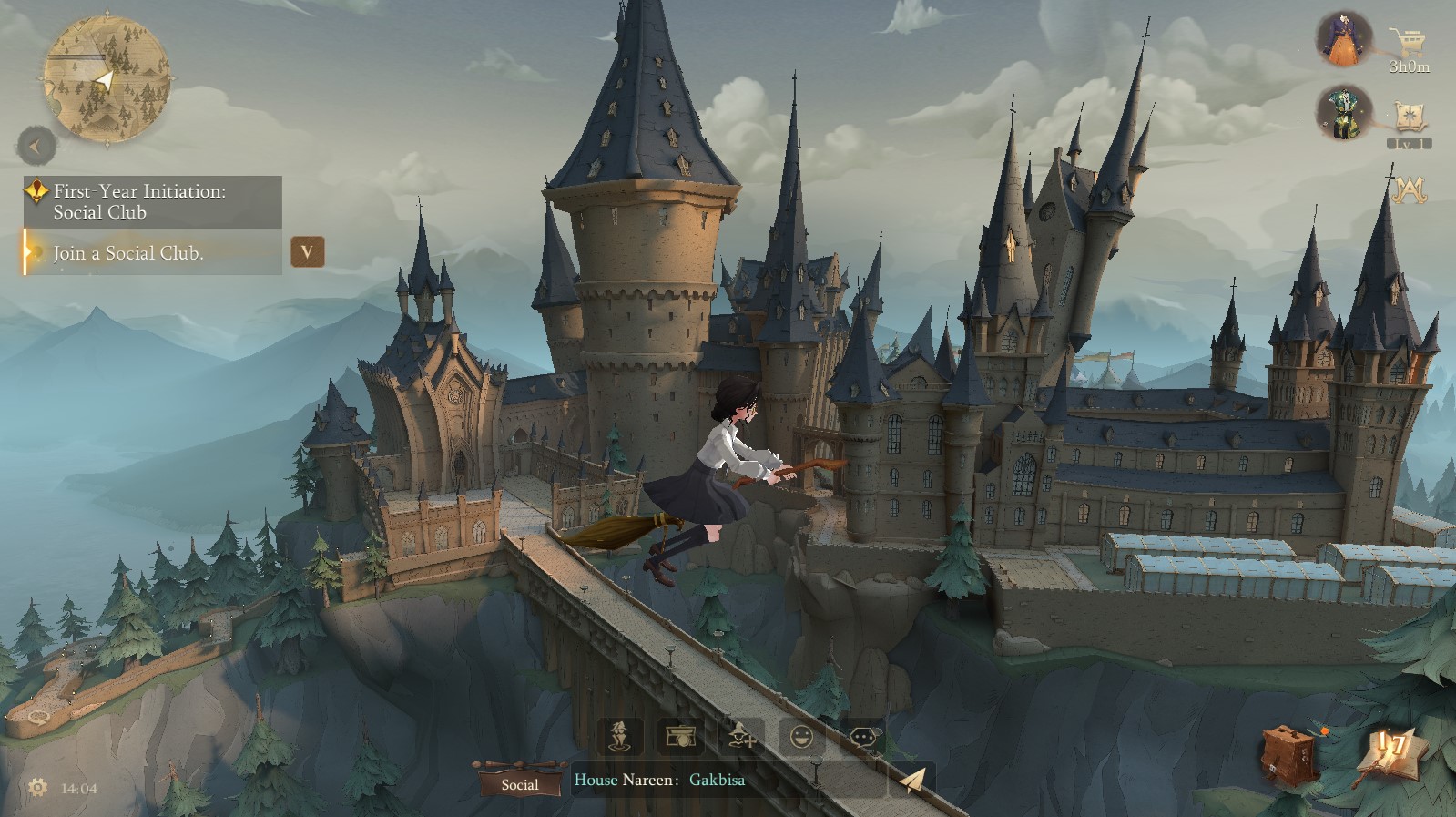1456x817 pixels.
Task: View the green robe outfit reward
Action: (x=1344, y=114)
